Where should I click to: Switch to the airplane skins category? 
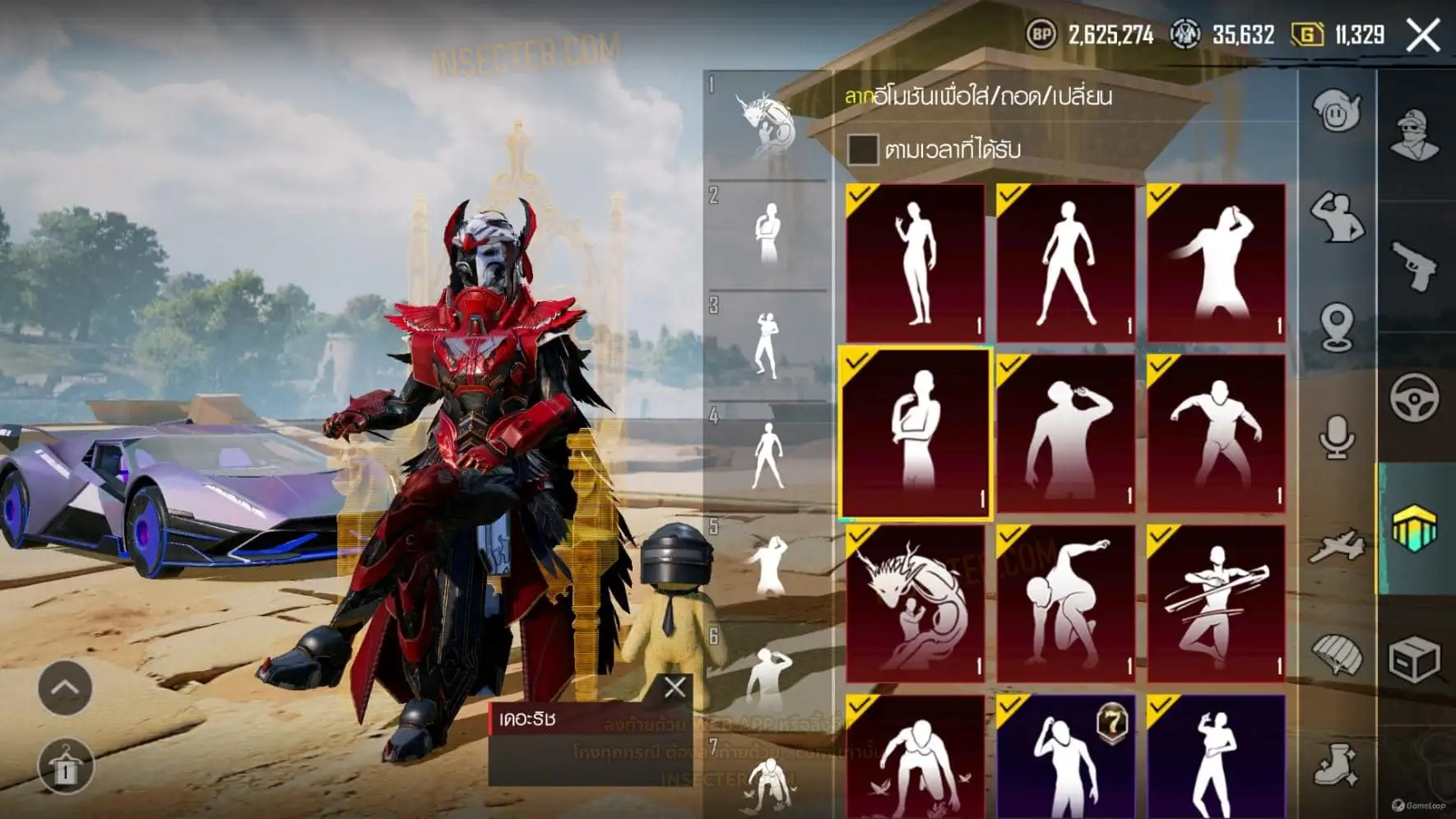coord(1336,546)
